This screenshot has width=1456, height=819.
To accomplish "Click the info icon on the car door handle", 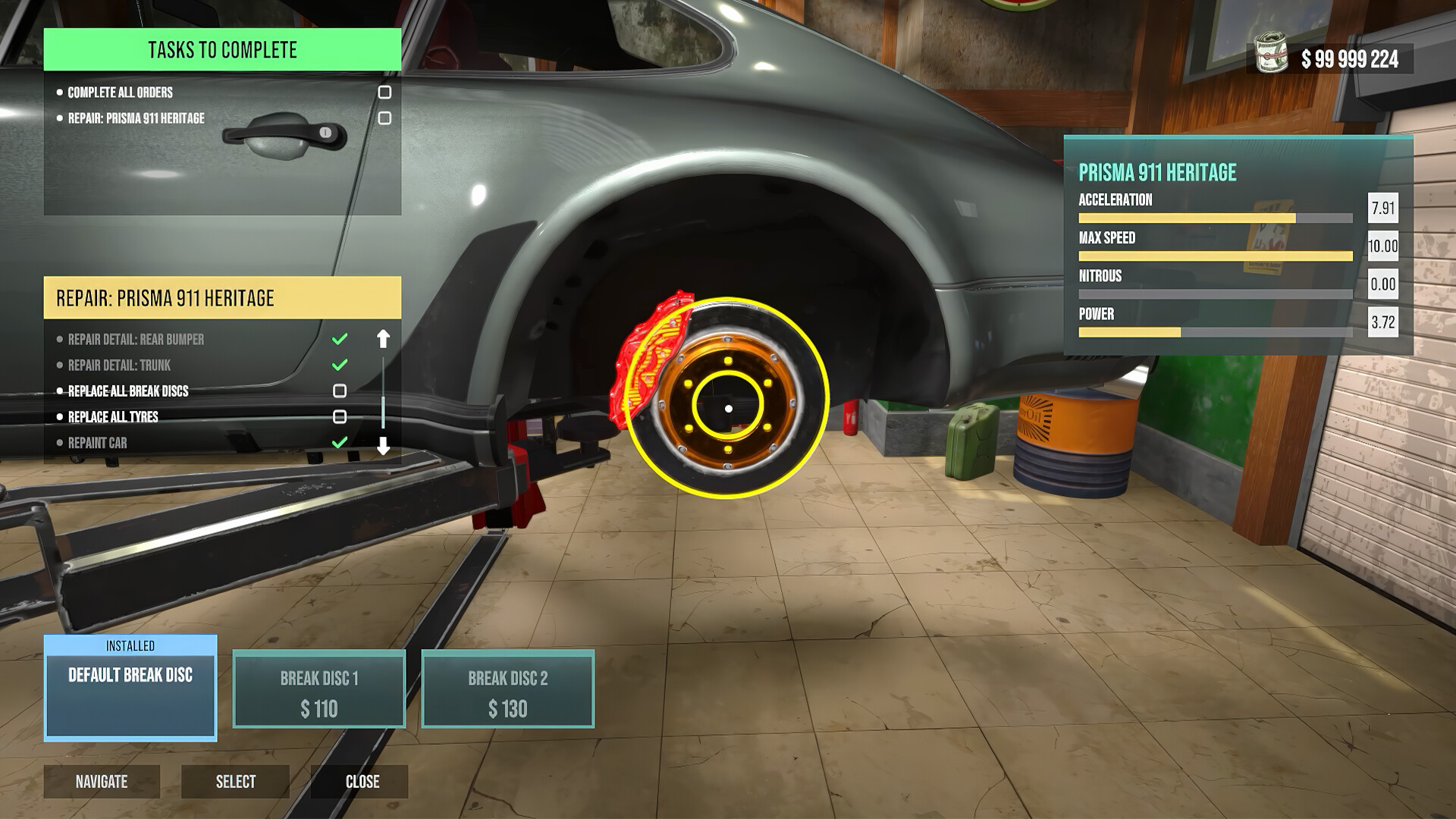I will tap(325, 132).
